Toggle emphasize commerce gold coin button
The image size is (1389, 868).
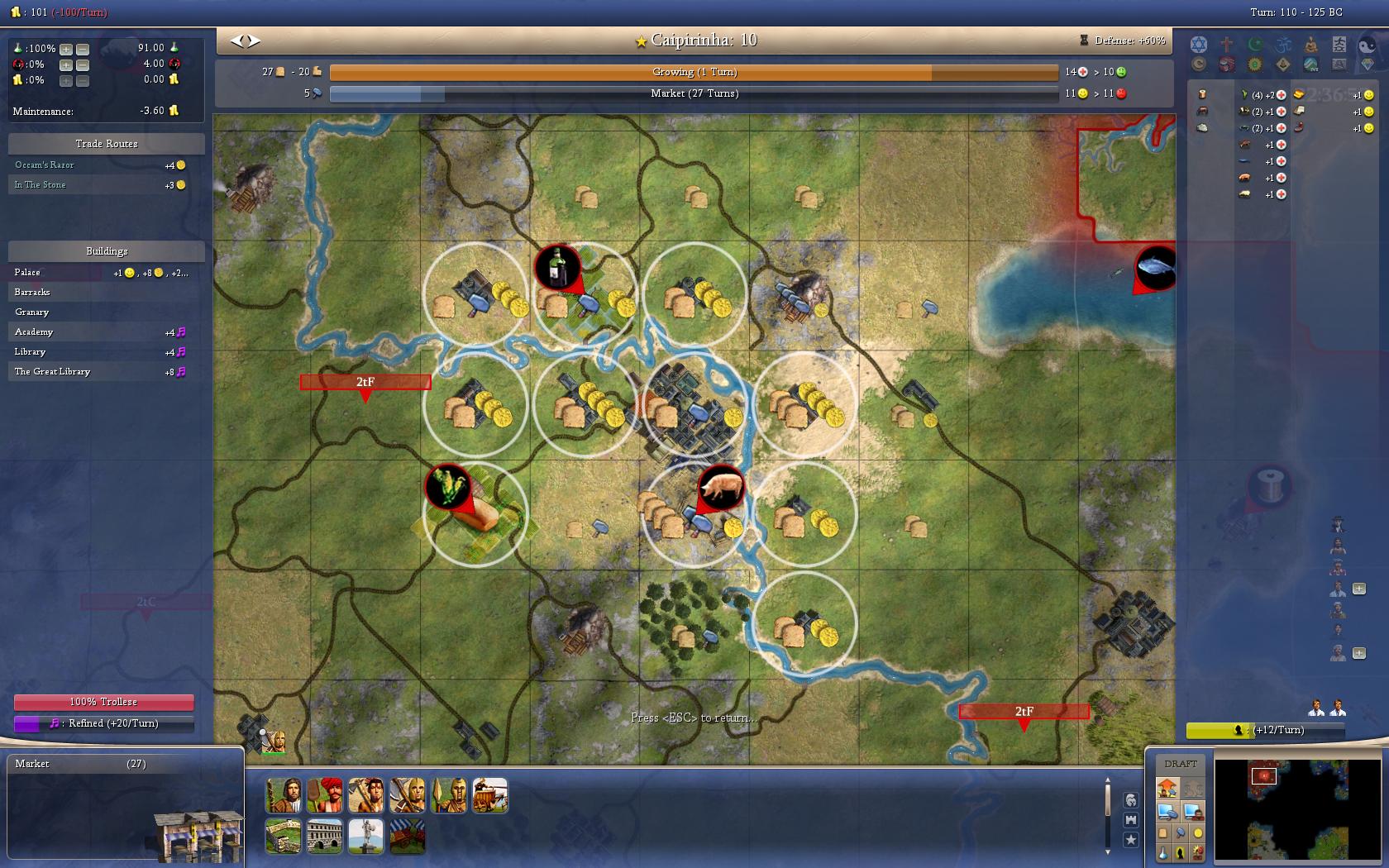[1197, 833]
